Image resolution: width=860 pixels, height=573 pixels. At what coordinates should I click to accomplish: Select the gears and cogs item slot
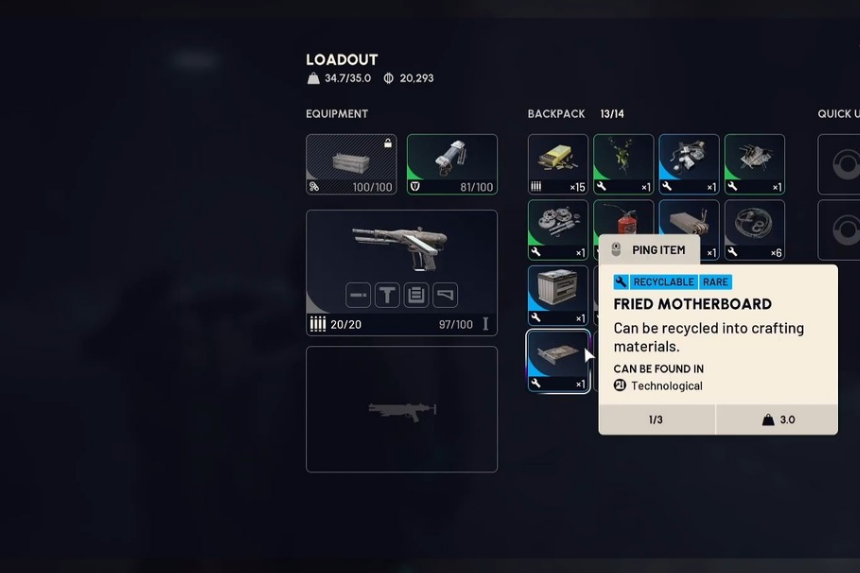(x=558, y=229)
